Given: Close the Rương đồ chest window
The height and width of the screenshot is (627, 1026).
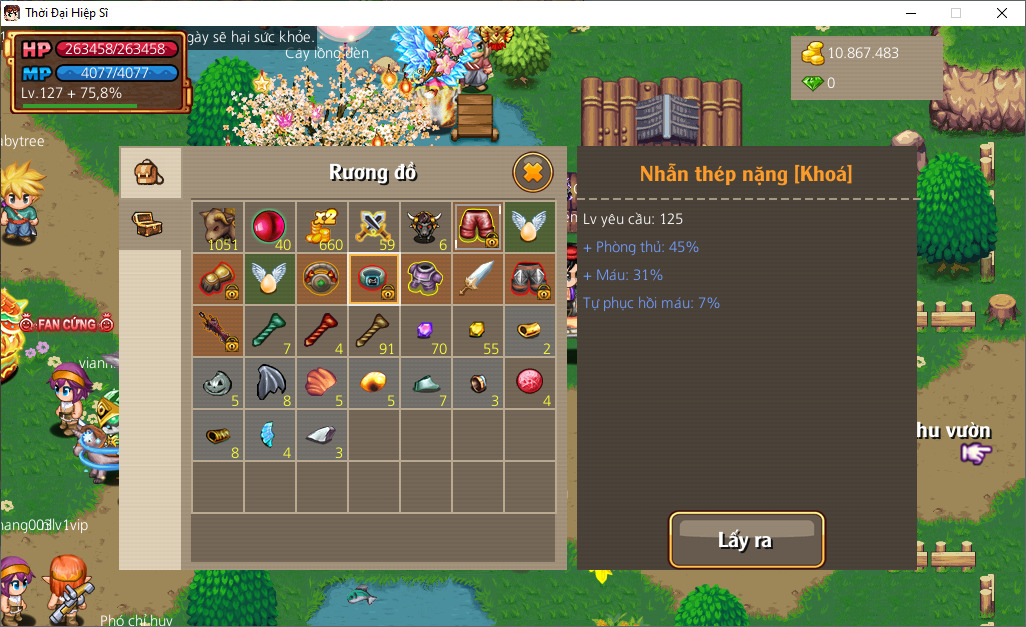Looking at the screenshot, I should point(533,173).
